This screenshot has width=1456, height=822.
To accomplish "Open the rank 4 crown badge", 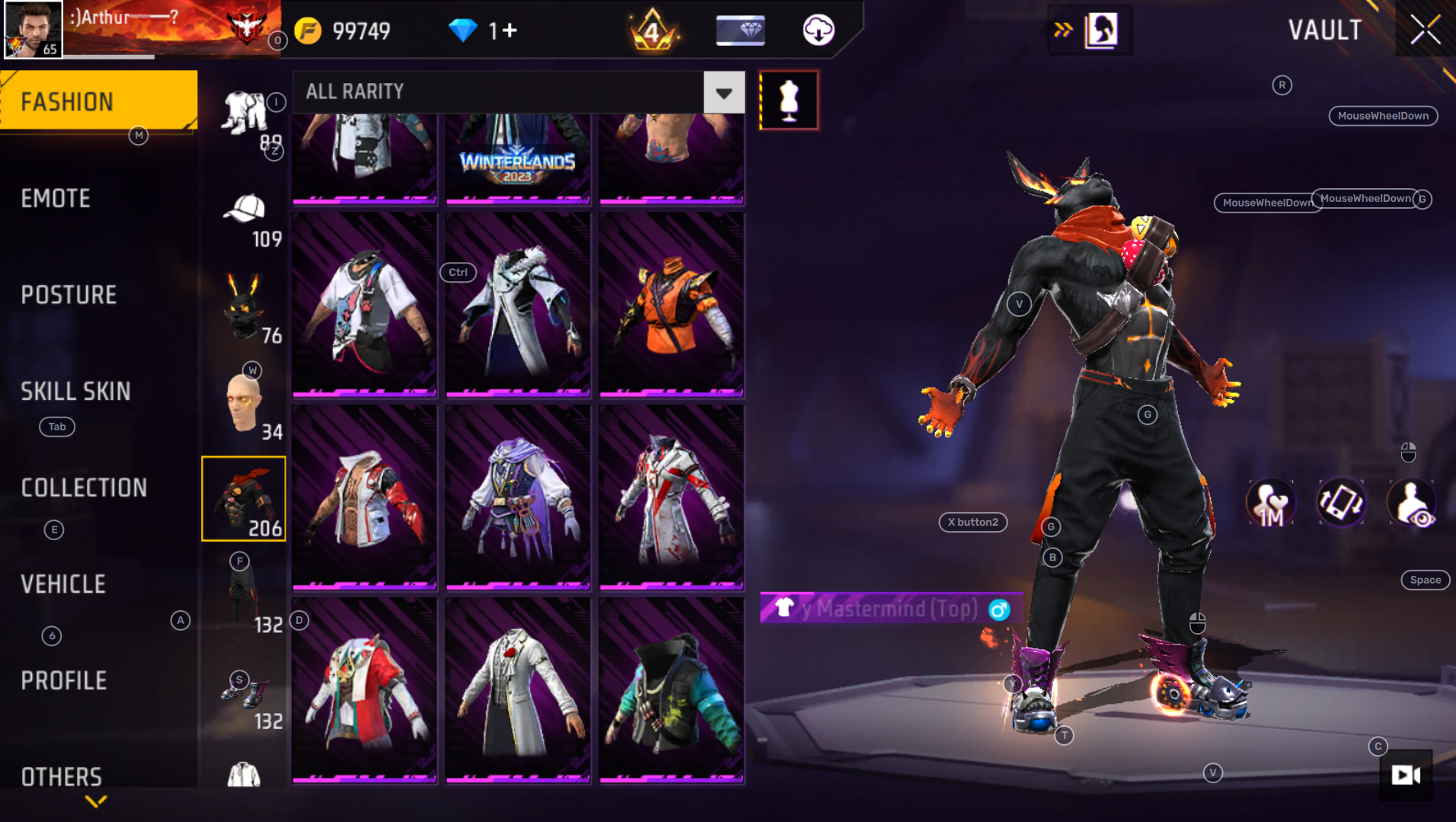I will point(653,30).
